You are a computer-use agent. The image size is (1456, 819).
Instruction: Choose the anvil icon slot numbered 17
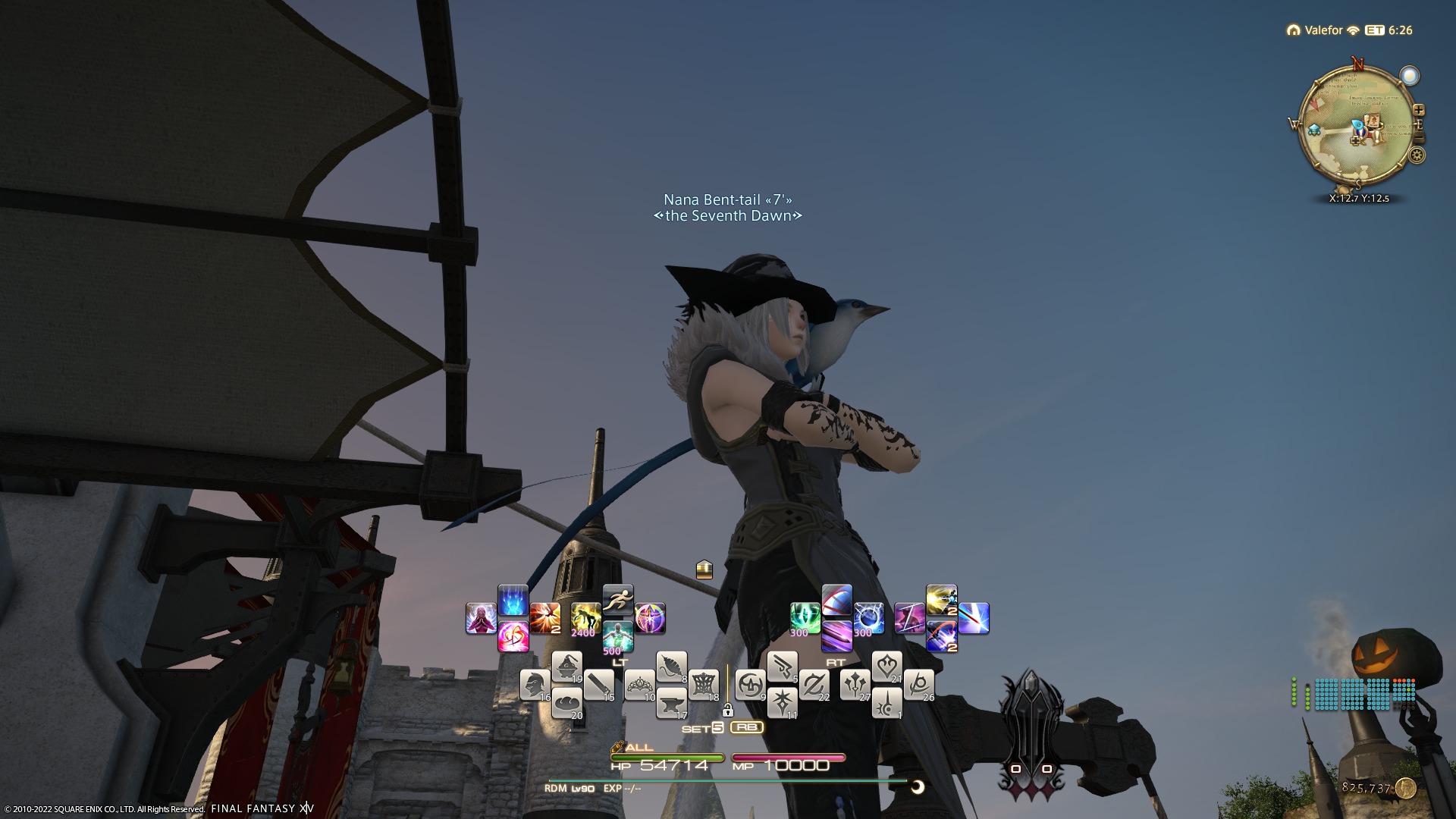(x=671, y=704)
